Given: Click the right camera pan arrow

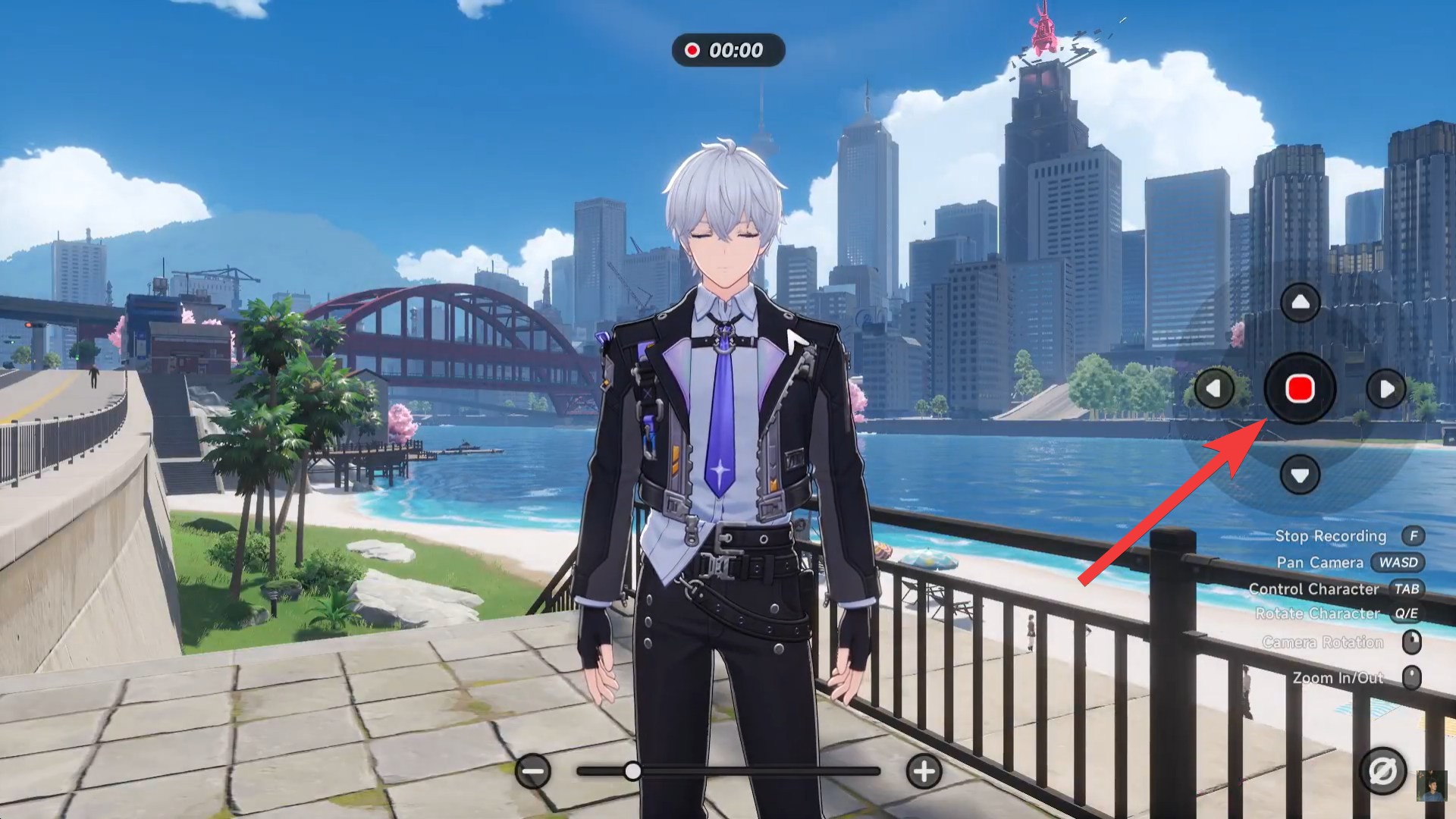Looking at the screenshot, I should pyautogui.click(x=1386, y=389).
